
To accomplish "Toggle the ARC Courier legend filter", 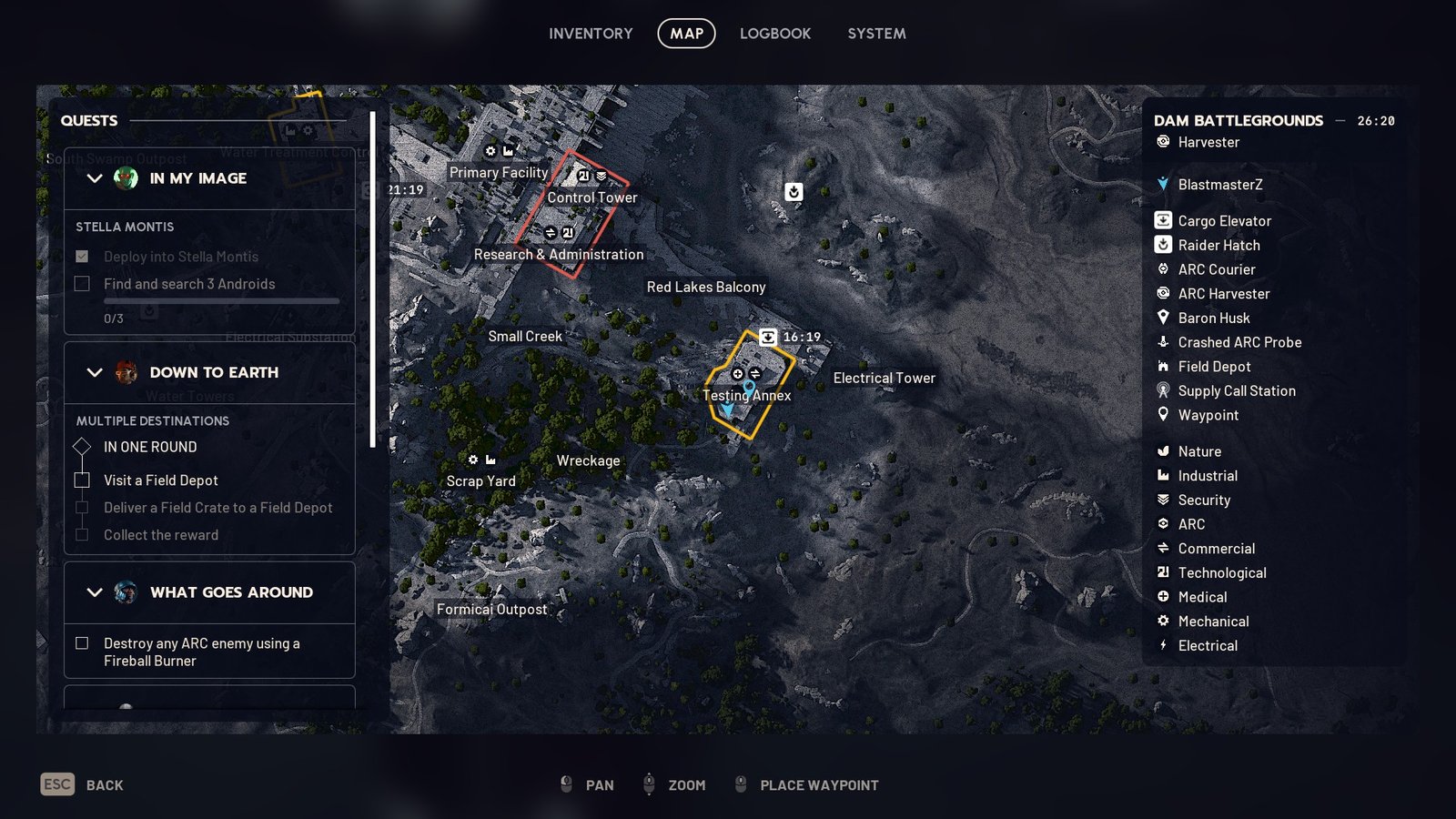I will pos(1216,269).
